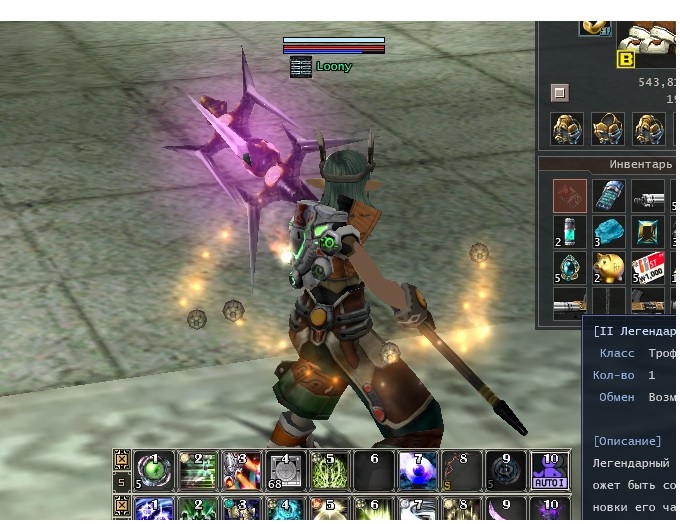The height and width of the screenshot is (524, 680).
Task: Use the green streak skill in slot 2
Action: pyautogui.click(x=199, y=469)
